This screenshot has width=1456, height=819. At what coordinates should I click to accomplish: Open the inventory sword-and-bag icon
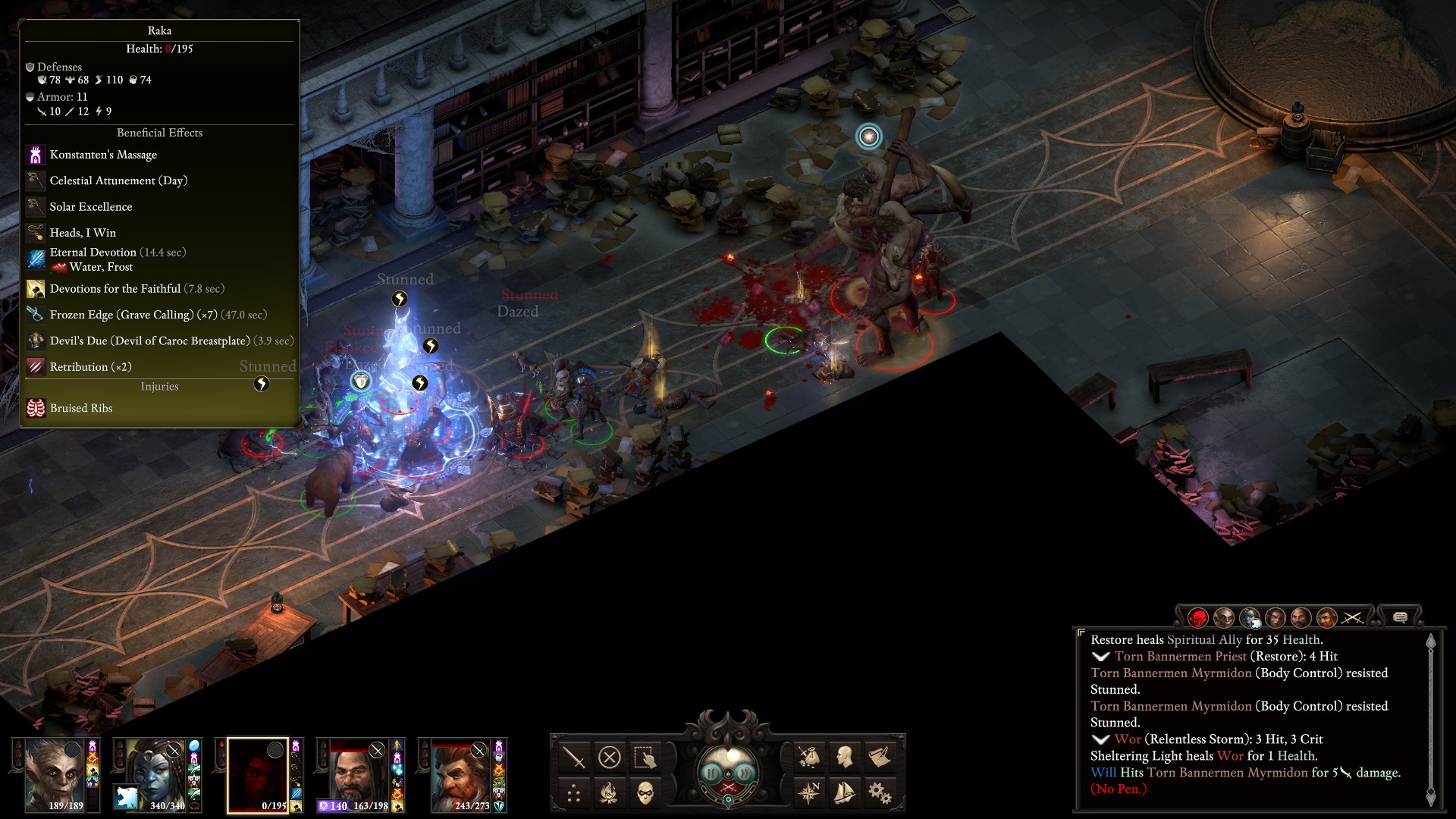(x=808, y=757)
